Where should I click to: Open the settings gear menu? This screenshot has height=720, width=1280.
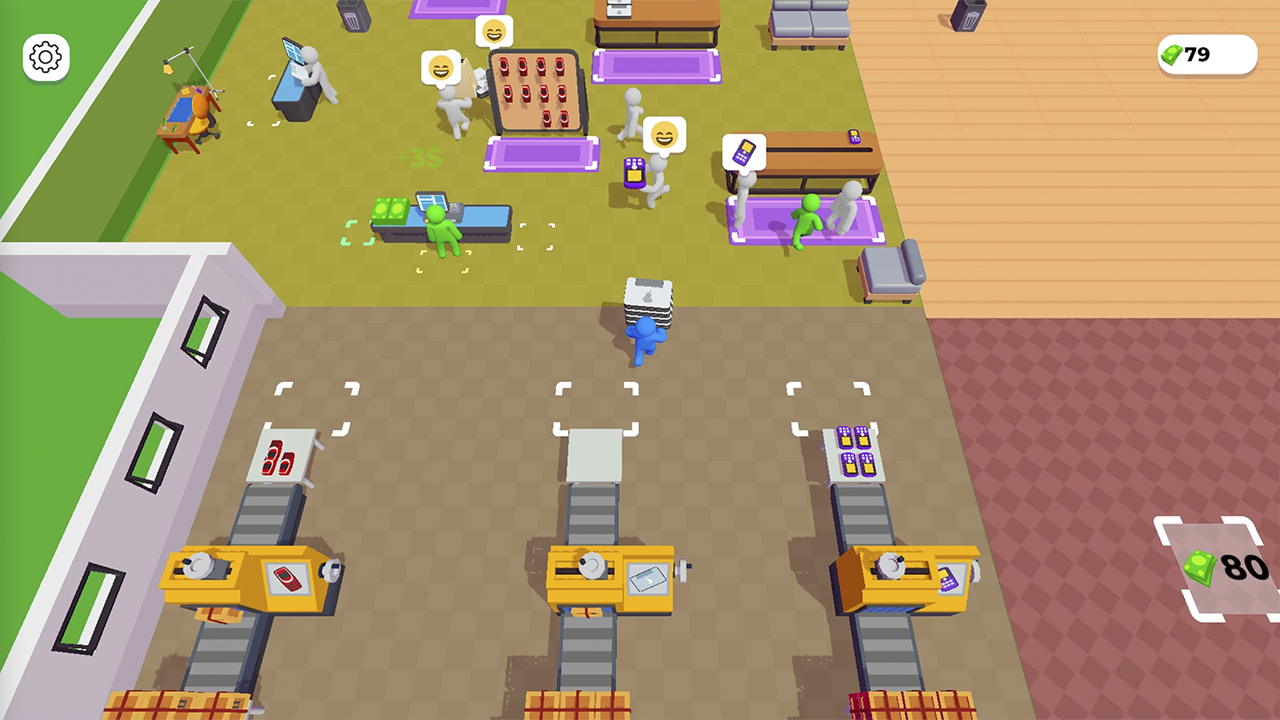[45, 57]
